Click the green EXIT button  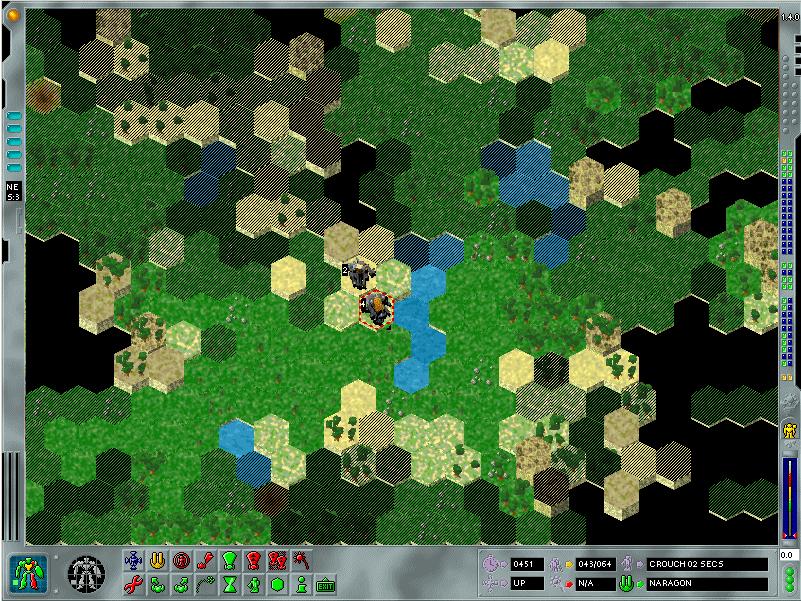[x=326, y=584]
